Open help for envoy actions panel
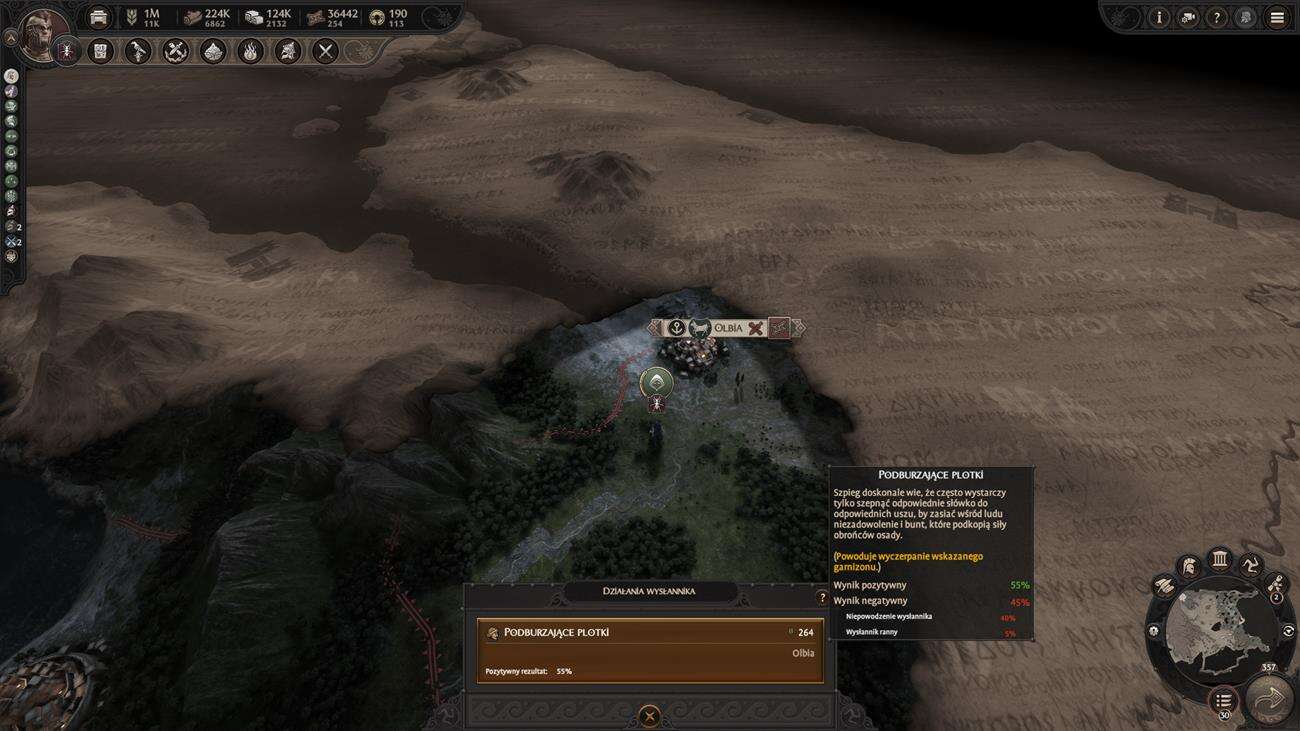 [x=822, y=598]
